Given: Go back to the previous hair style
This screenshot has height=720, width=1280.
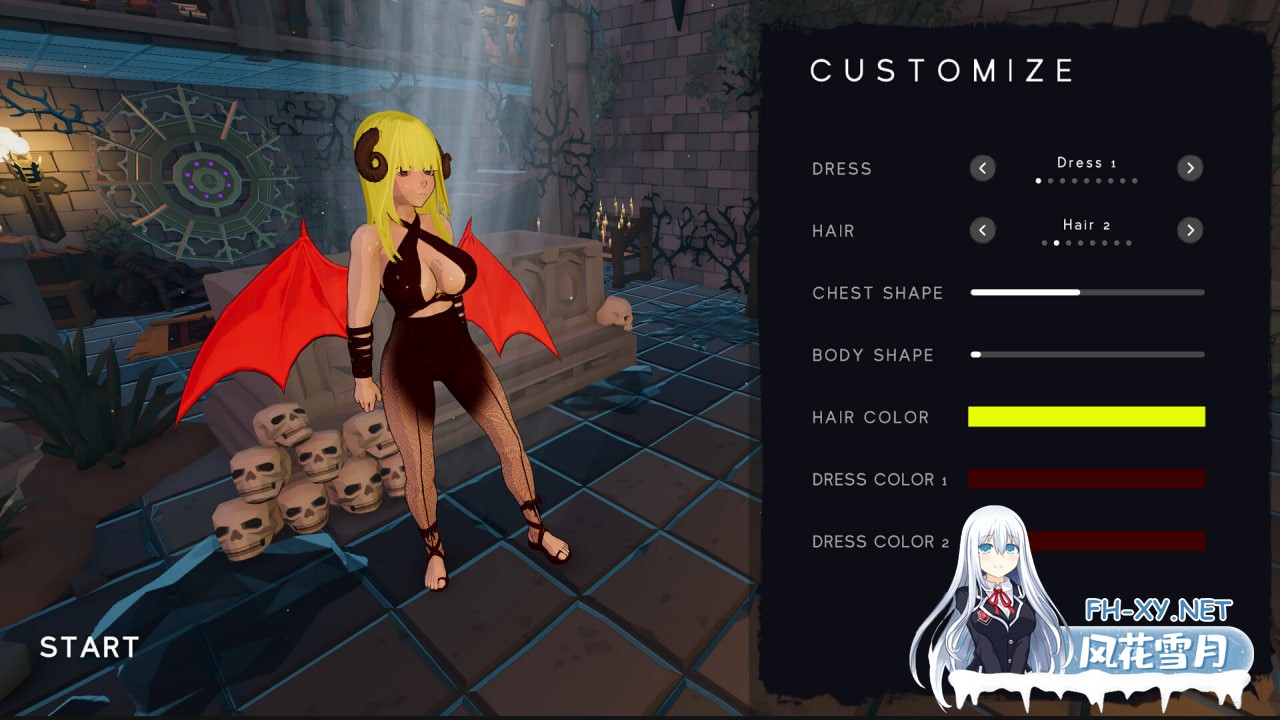Looking at the screenshot, I should click(x=983, y=231).
